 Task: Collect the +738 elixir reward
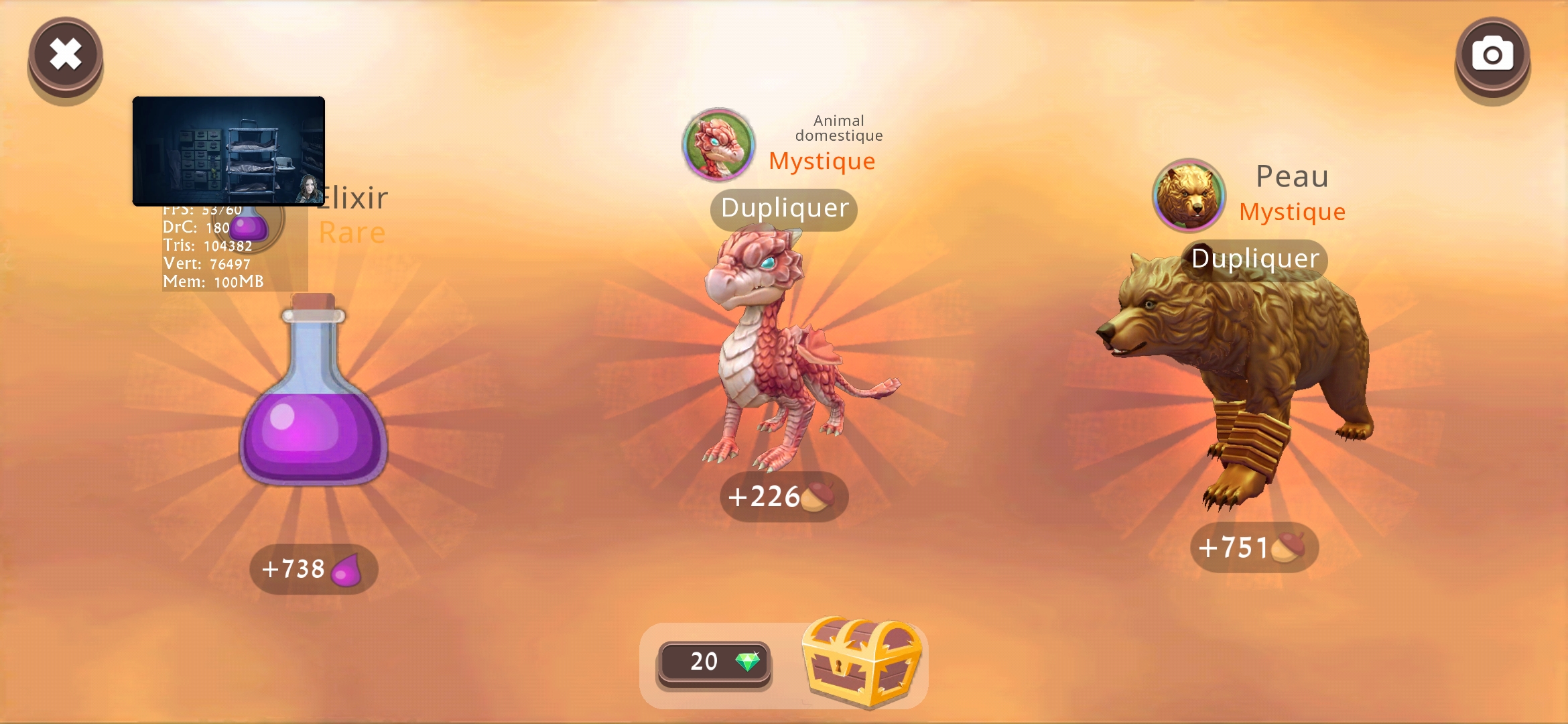314,568
